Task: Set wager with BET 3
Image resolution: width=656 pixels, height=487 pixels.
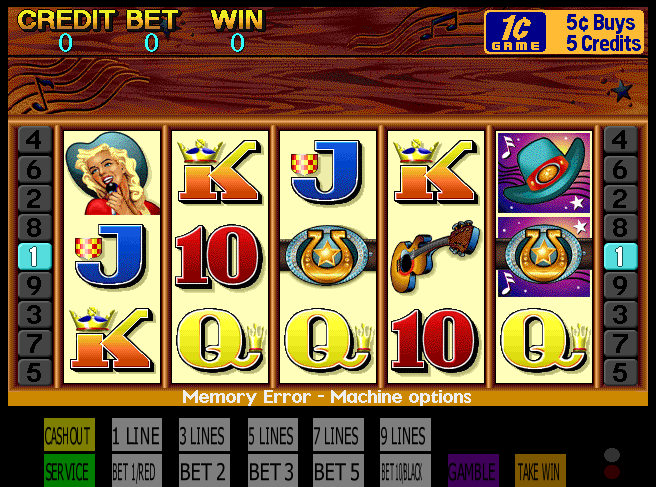Action: click(x=272, y=471)
